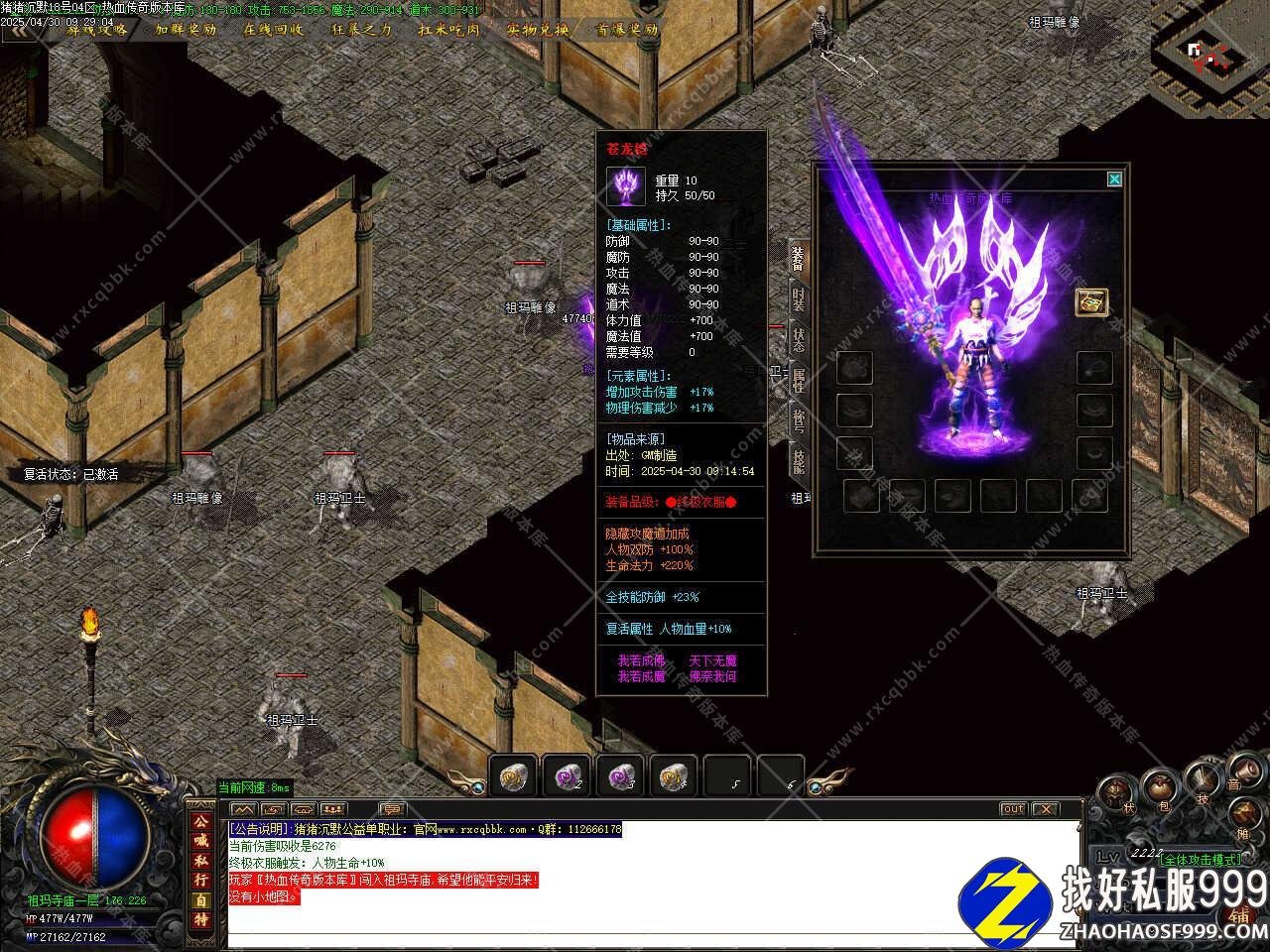Switch to the 状态 status tab
The image size is (1270, 952).
pyautogui.click(x=799, y=338)
